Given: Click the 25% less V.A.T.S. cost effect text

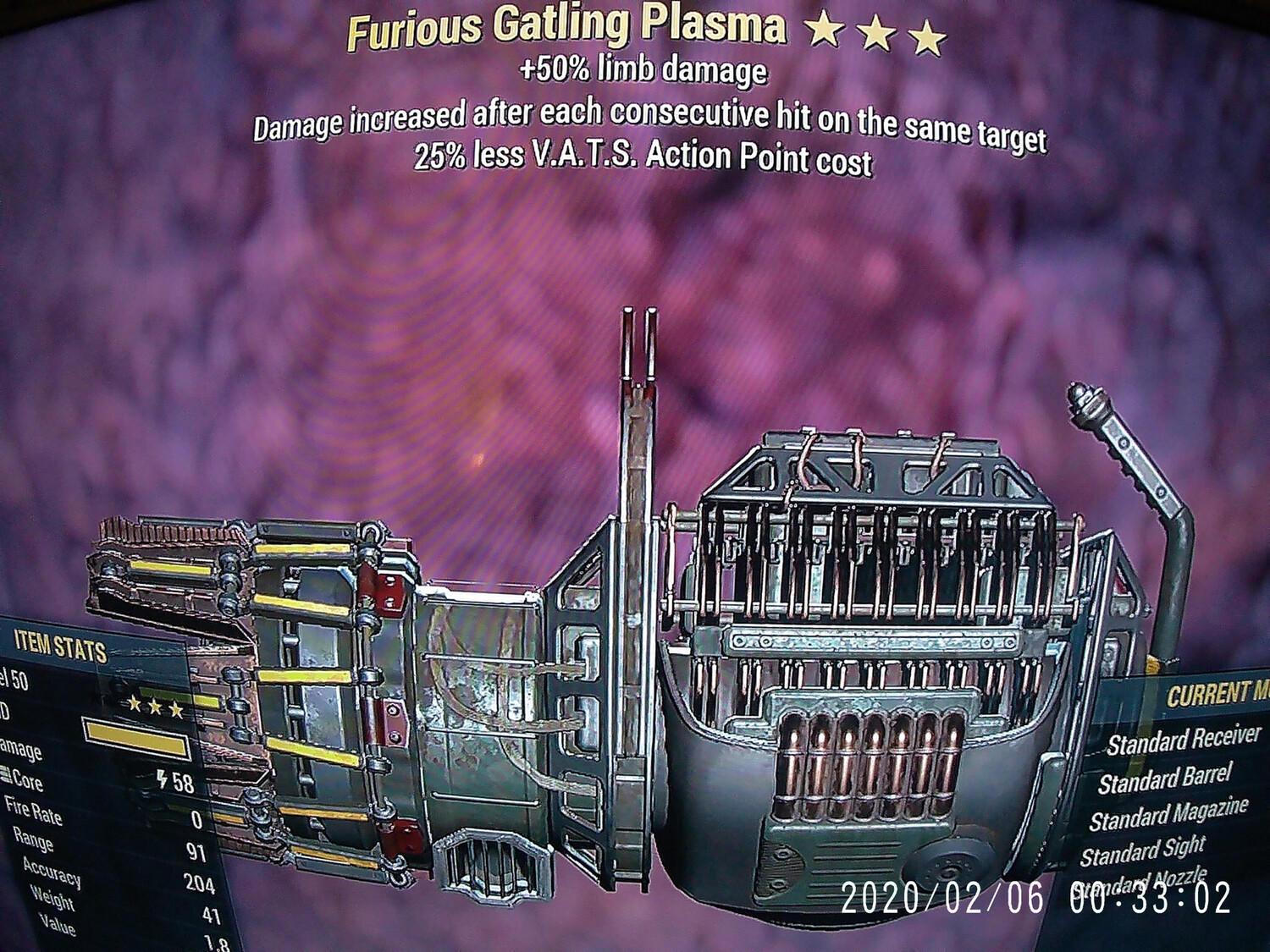Looking at the screenshot, I should (643, 157).
